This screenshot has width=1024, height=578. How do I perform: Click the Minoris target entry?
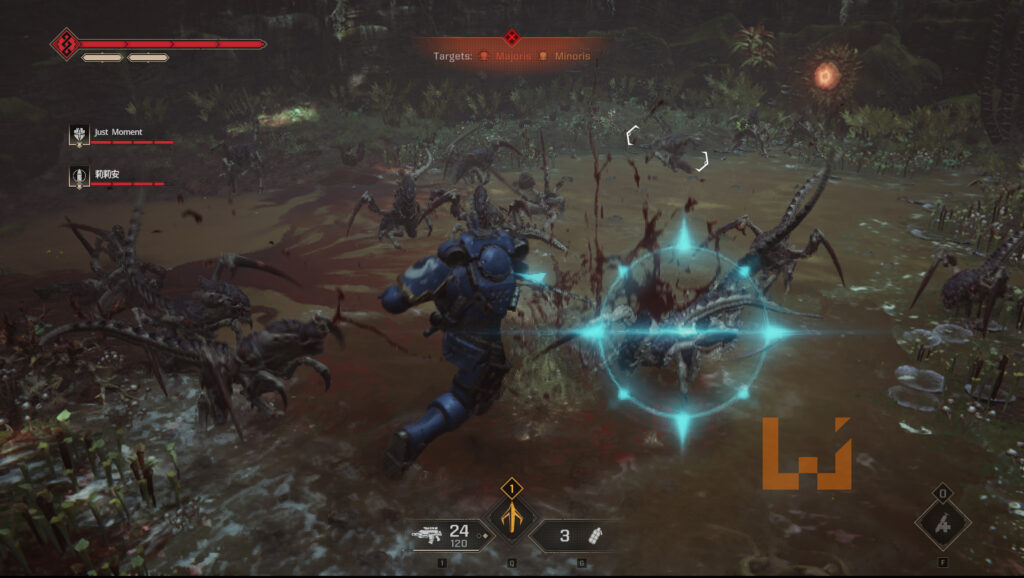click(565, 56)
